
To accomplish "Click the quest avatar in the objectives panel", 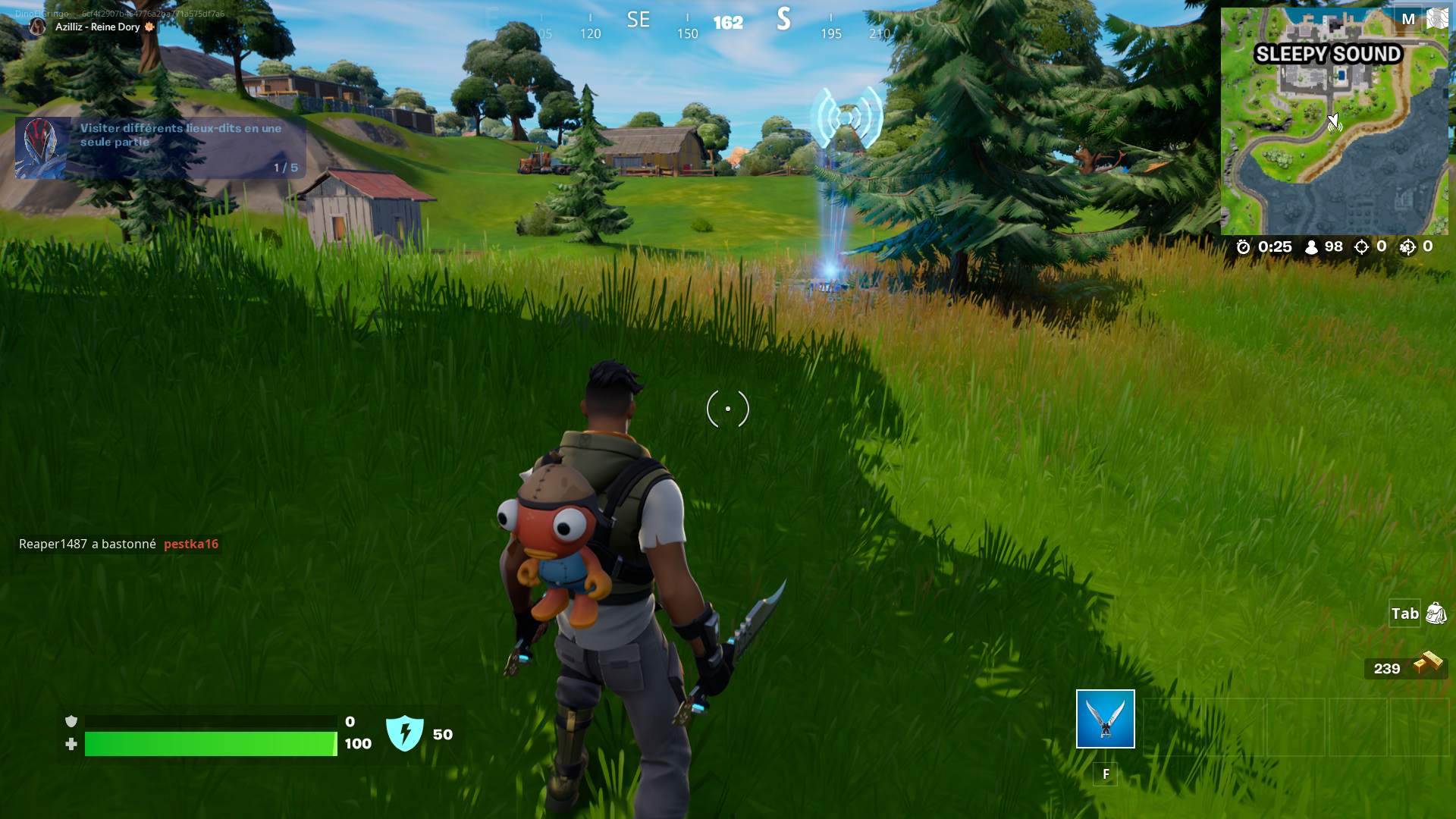I will [x=41, y=146].
